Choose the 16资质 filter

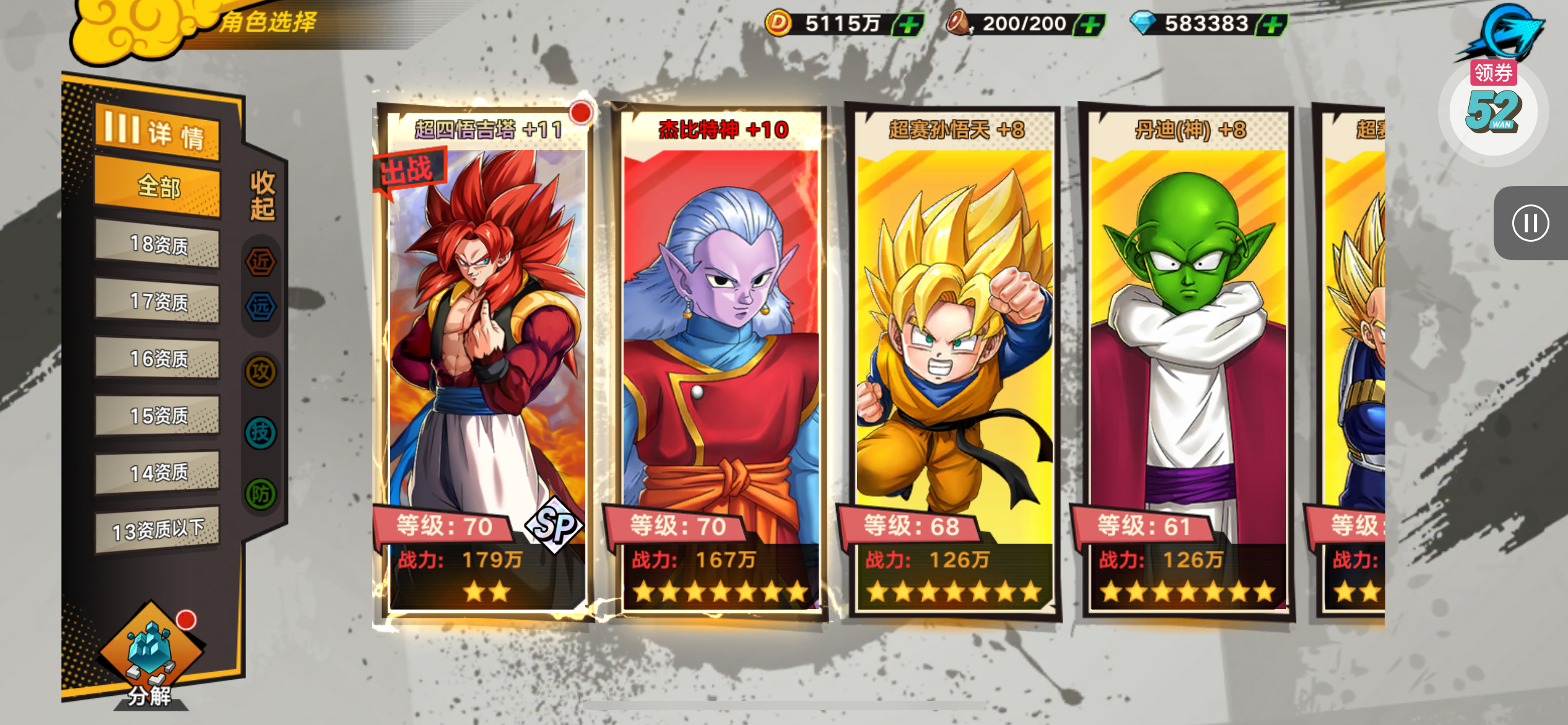point(157,359)
